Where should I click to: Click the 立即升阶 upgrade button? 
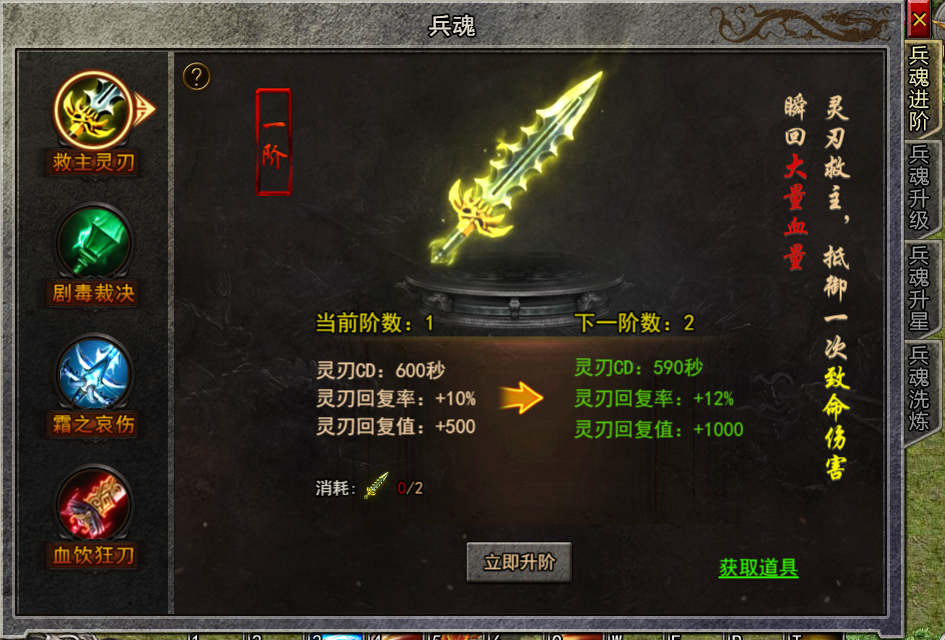519,562
